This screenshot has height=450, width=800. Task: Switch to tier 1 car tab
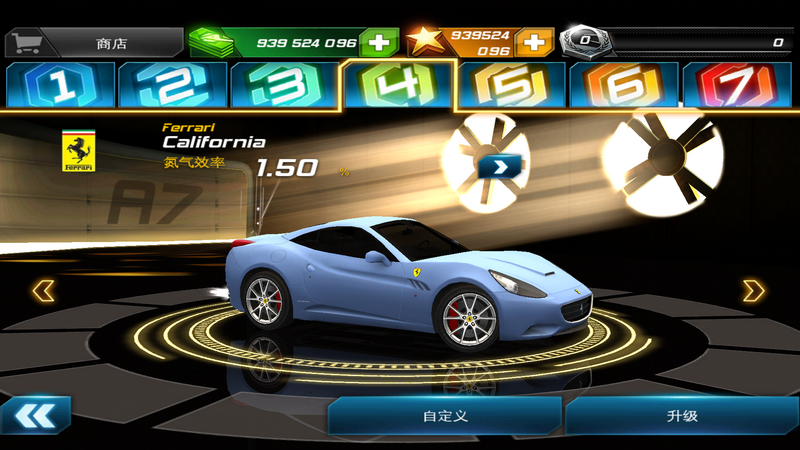60,86
